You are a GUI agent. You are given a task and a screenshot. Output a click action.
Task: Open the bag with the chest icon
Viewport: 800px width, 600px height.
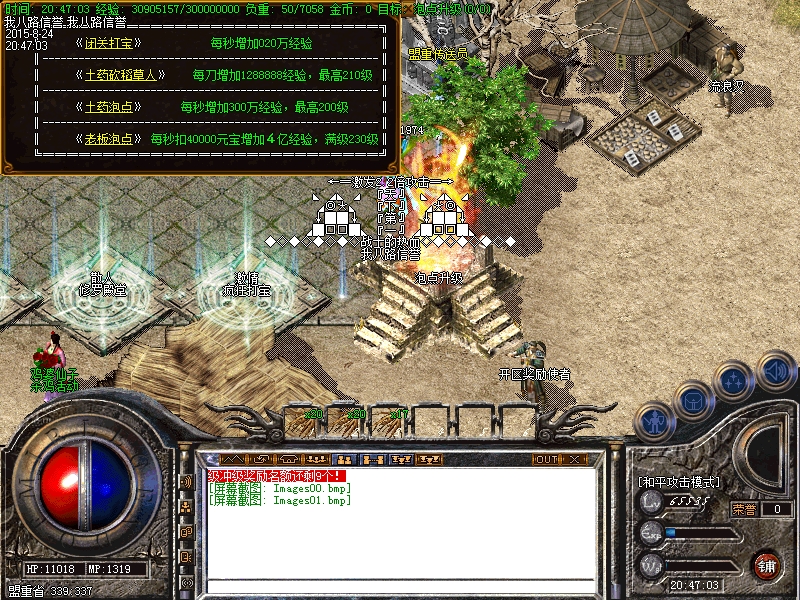694,401
